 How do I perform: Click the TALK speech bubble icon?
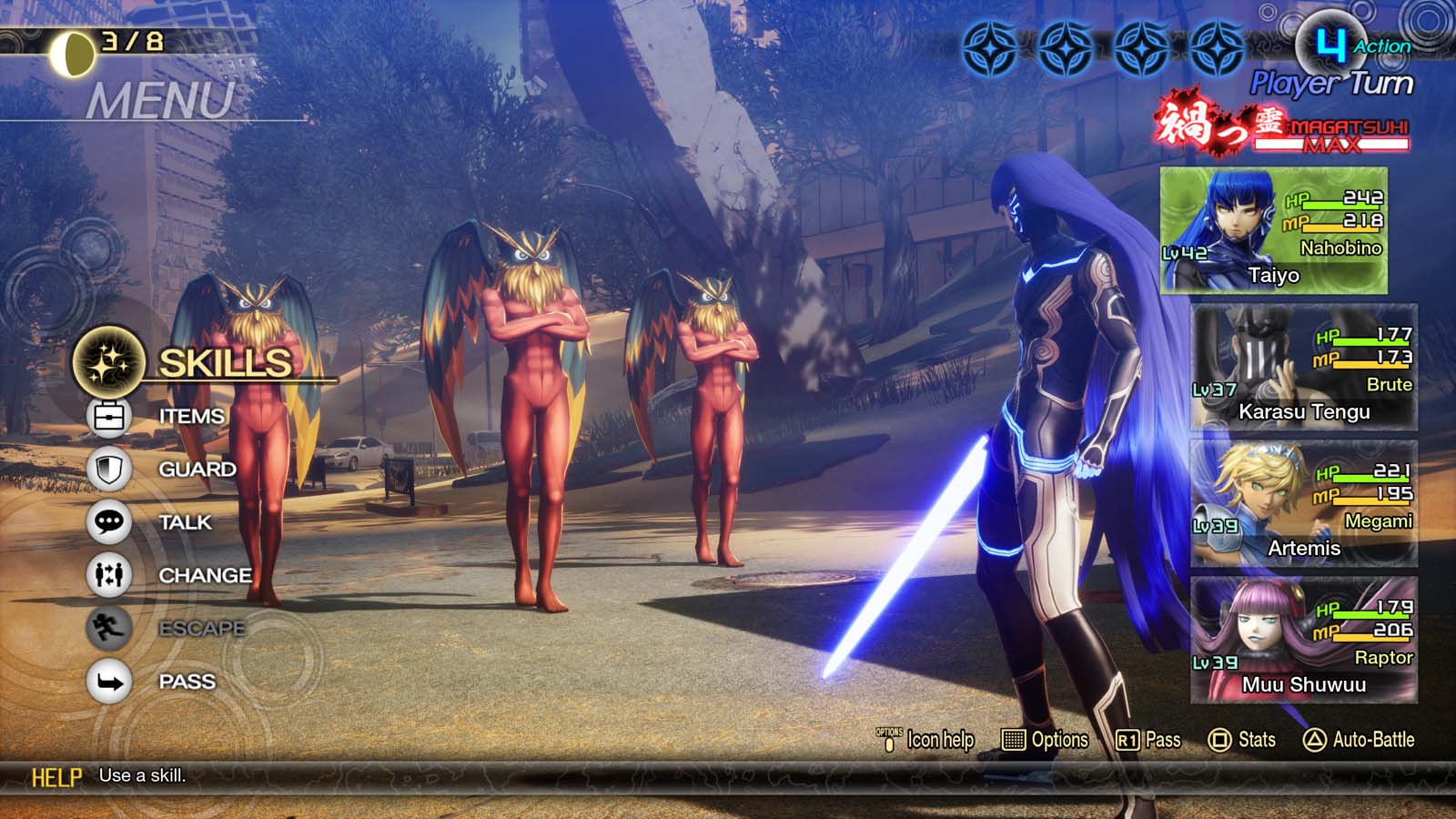109,522
